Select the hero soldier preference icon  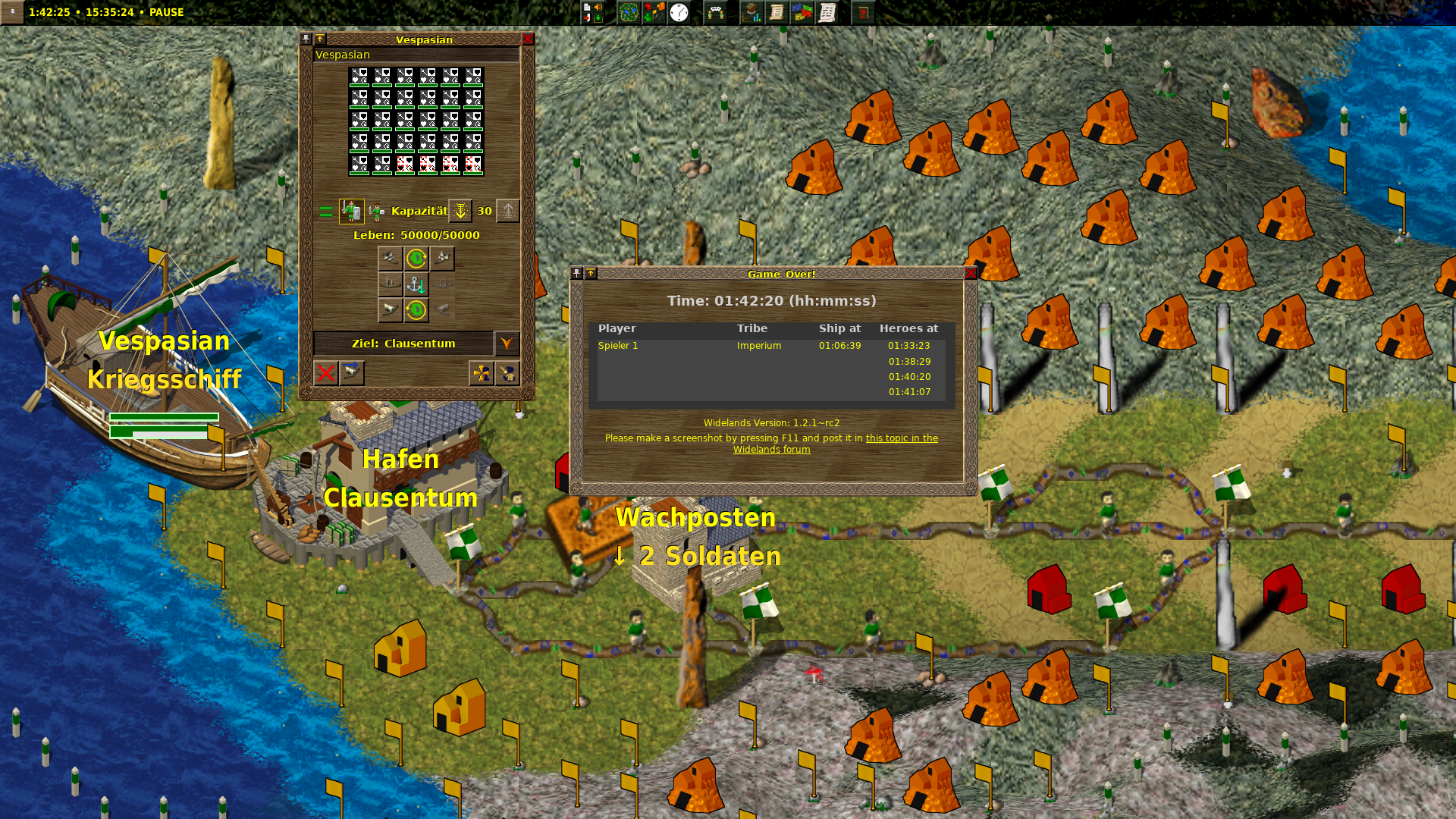pyautogui.click(x=351, y=211)
